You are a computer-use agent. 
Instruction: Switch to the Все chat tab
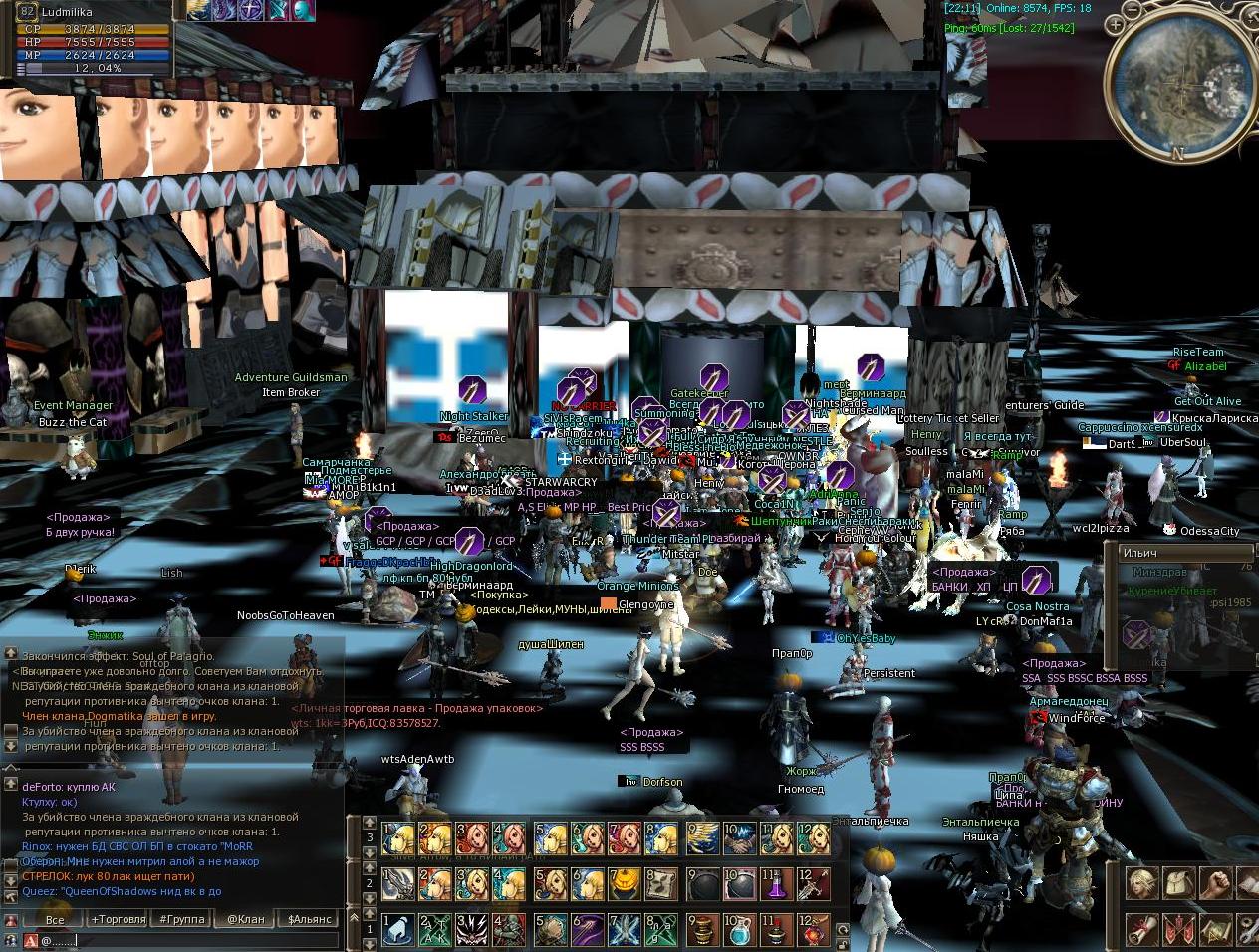pos(55,919)
